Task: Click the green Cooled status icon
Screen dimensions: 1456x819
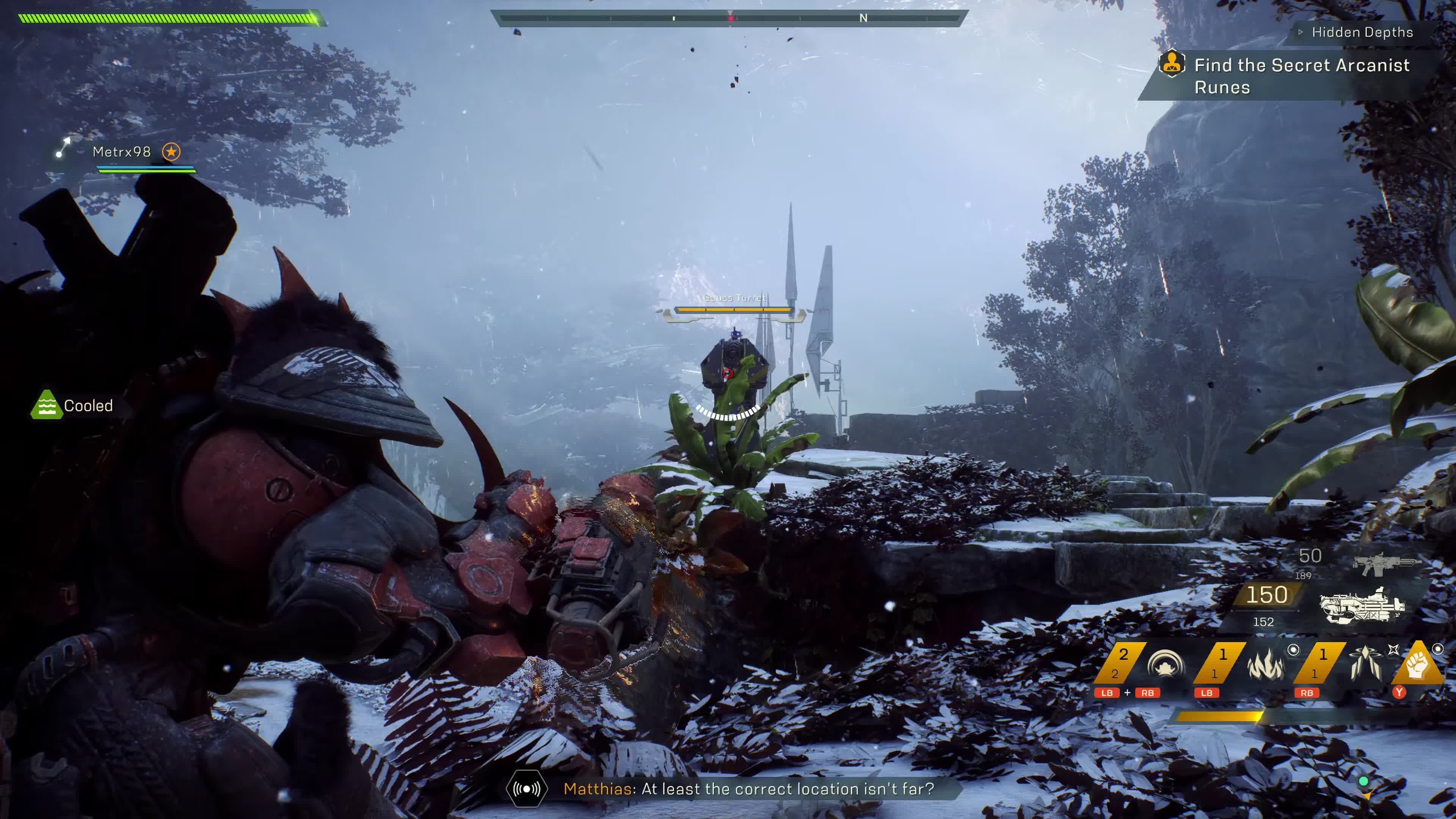Action: tap(46, 405)
